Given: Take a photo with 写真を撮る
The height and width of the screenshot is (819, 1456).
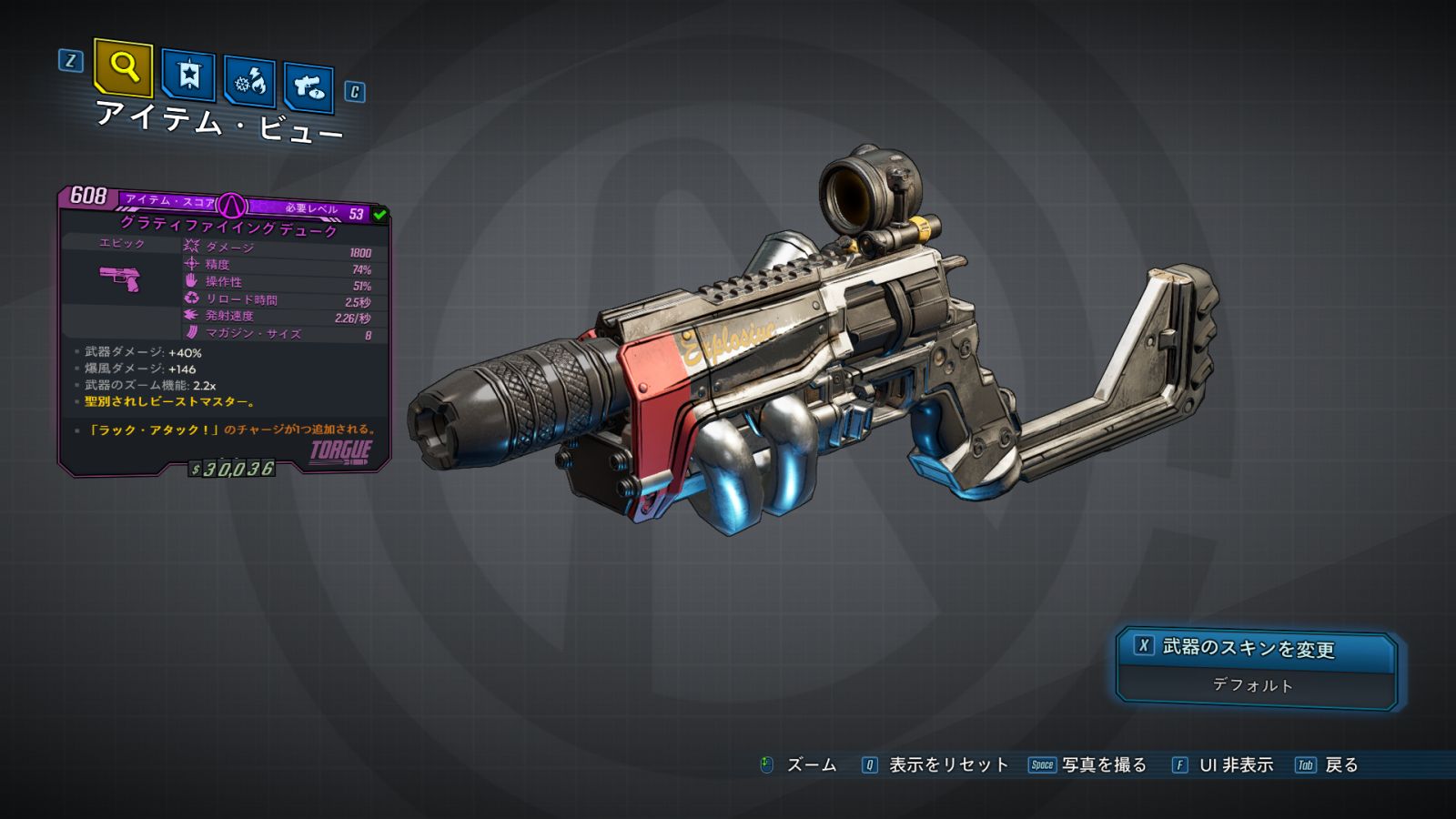Looking at the screenshot, I should [x=1103, y=765].
